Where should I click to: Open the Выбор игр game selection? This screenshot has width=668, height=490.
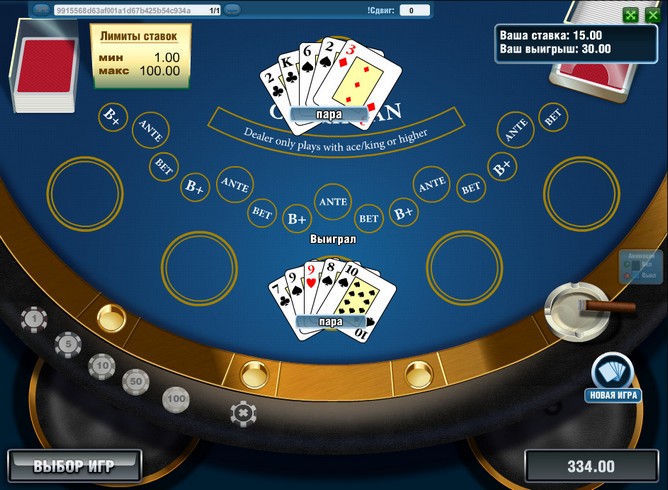74,465
